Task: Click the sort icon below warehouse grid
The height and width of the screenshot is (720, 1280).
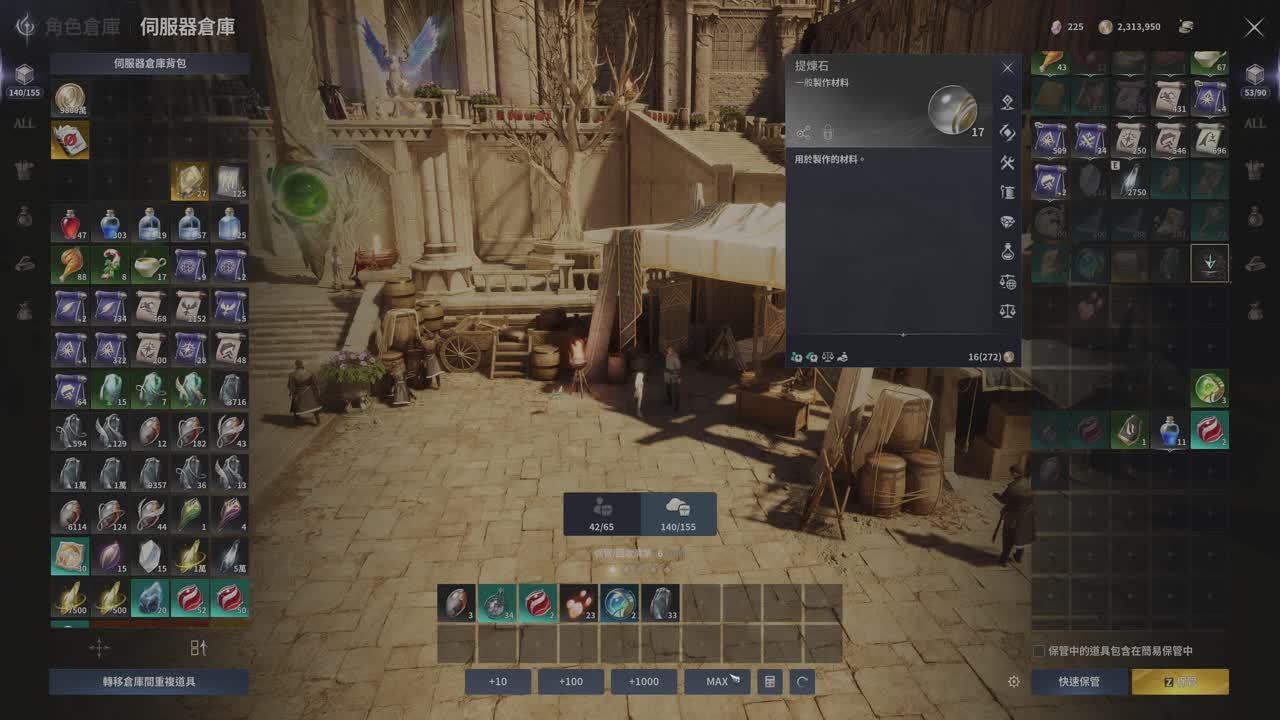Action: [x=198, y=648]
